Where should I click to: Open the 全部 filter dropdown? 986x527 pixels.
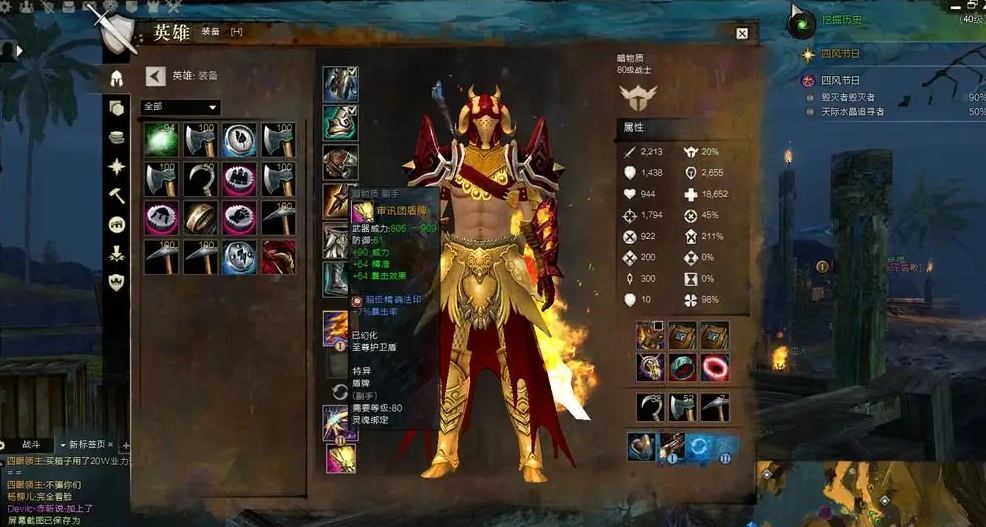(181, 107)
